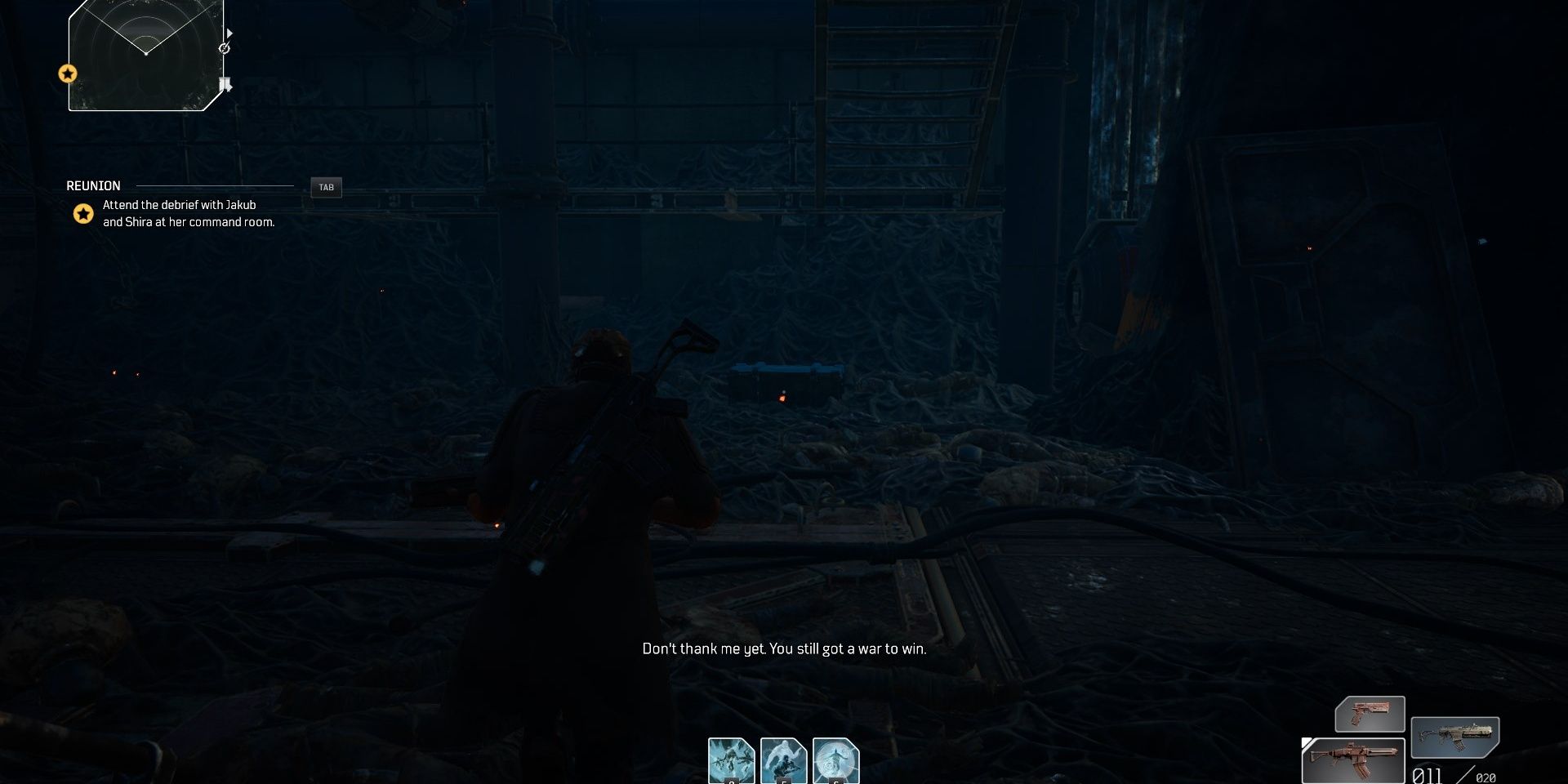Click the compass icon beside the minimap

[x=224, y=48]
